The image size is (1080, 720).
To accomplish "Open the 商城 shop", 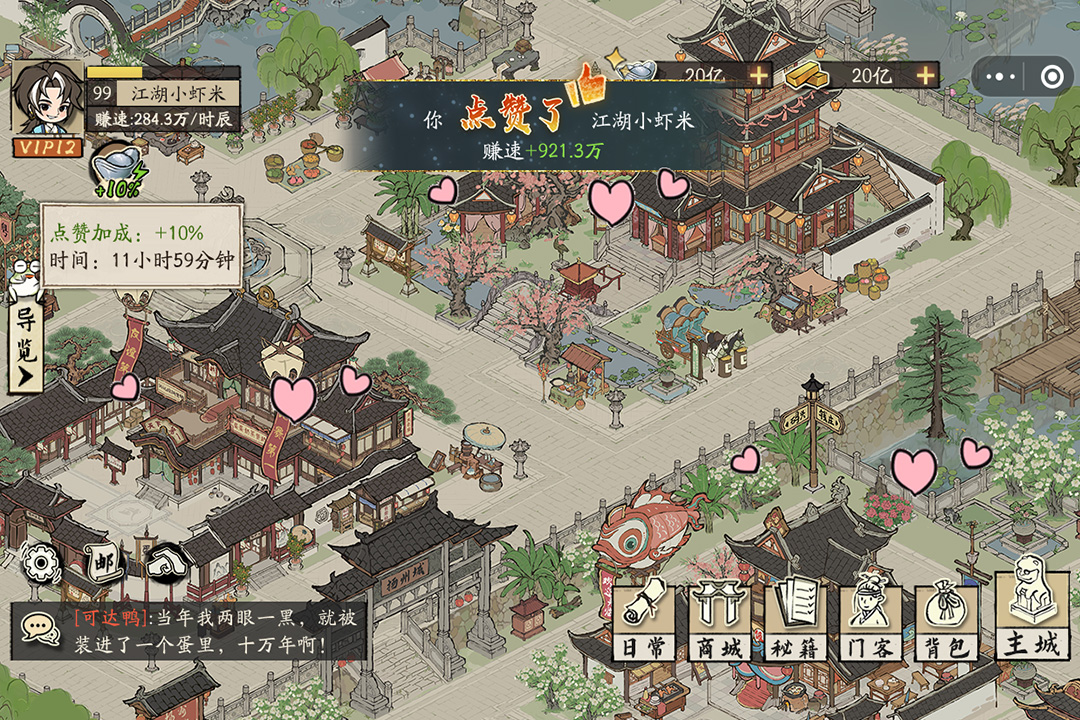I will 719,620.
